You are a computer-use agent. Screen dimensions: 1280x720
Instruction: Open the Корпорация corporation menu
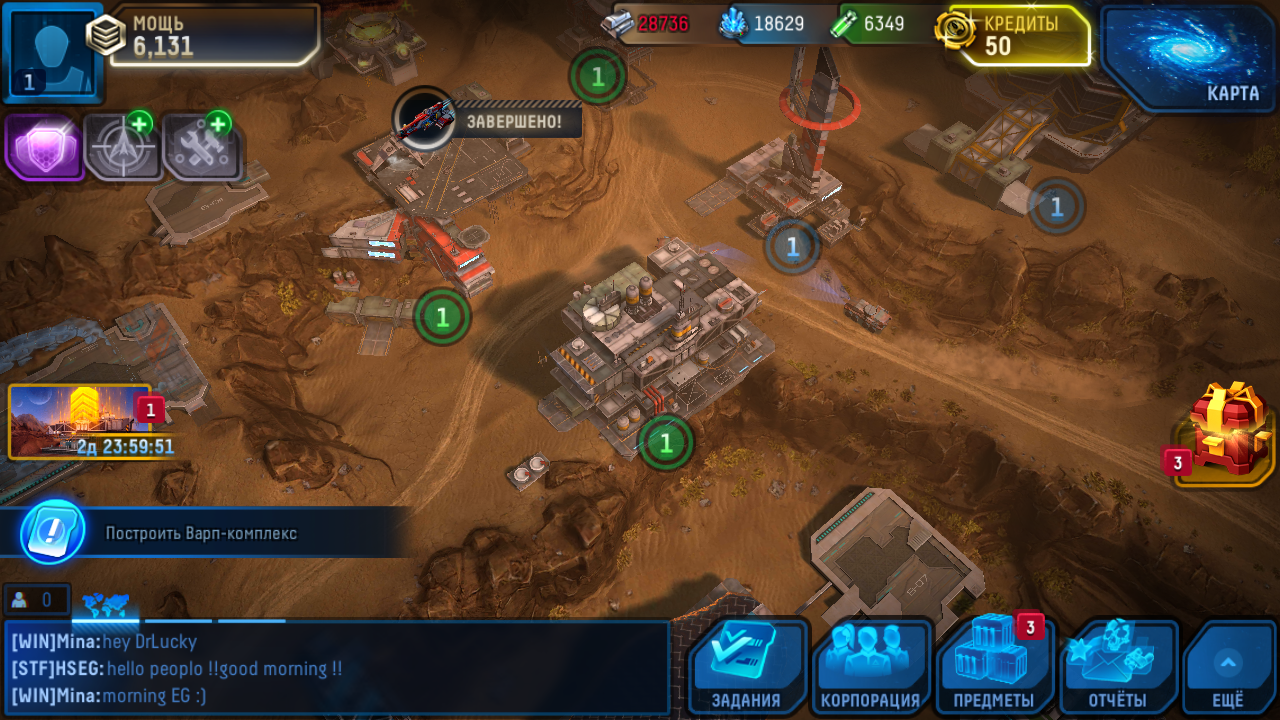870,667
